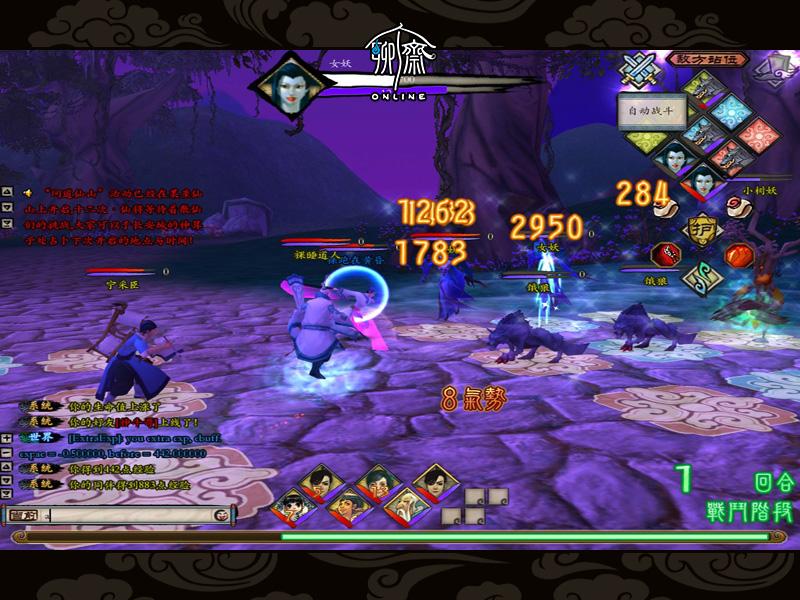
Task: Open the emoticon face button in chat
Action: point(220,515)
